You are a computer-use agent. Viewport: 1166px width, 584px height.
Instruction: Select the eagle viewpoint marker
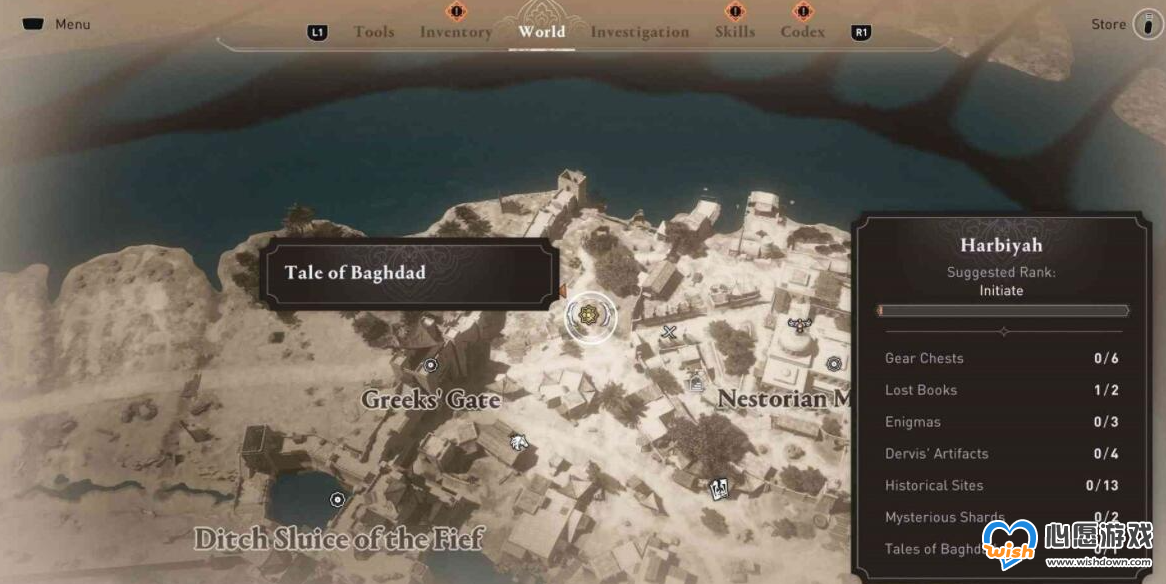pos(799,323)
